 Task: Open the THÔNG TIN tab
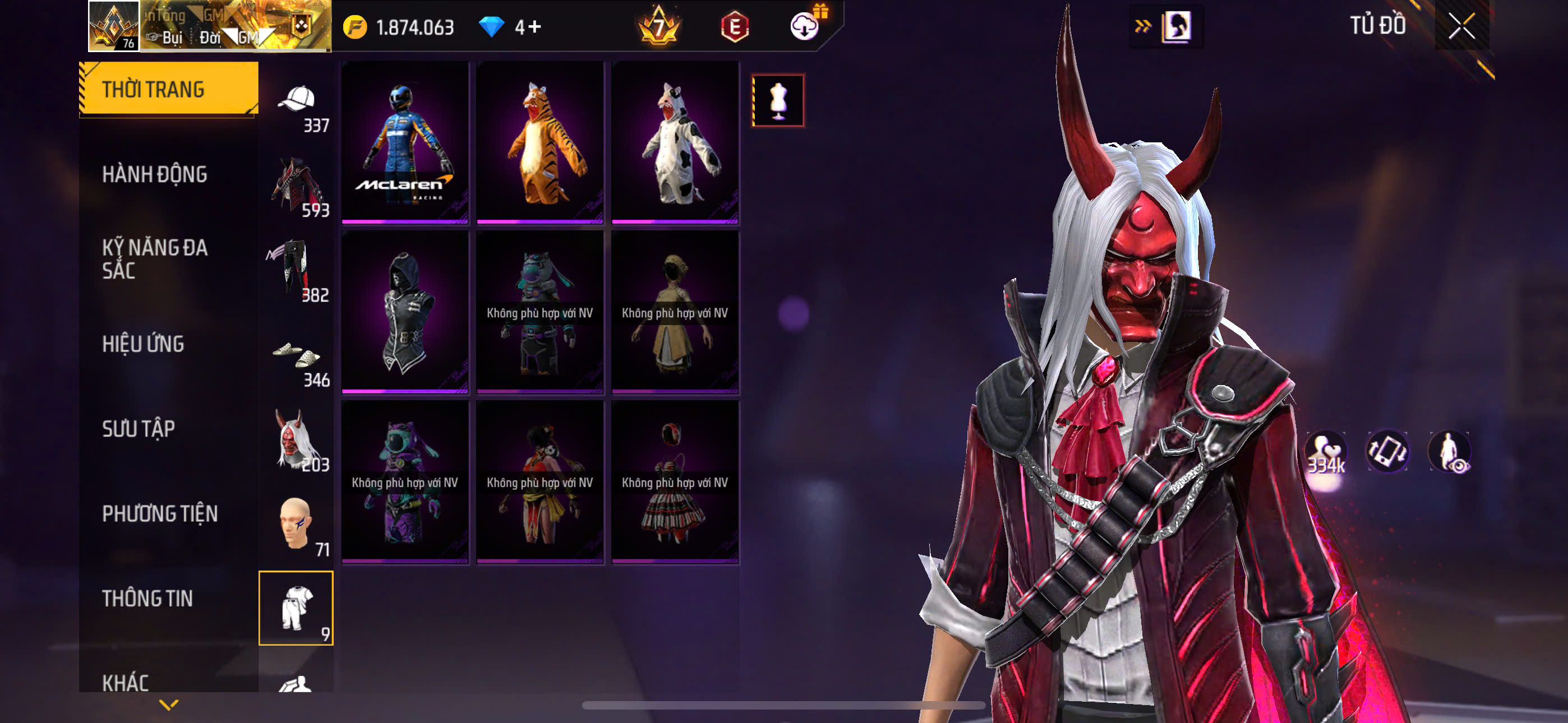point(147,599)
